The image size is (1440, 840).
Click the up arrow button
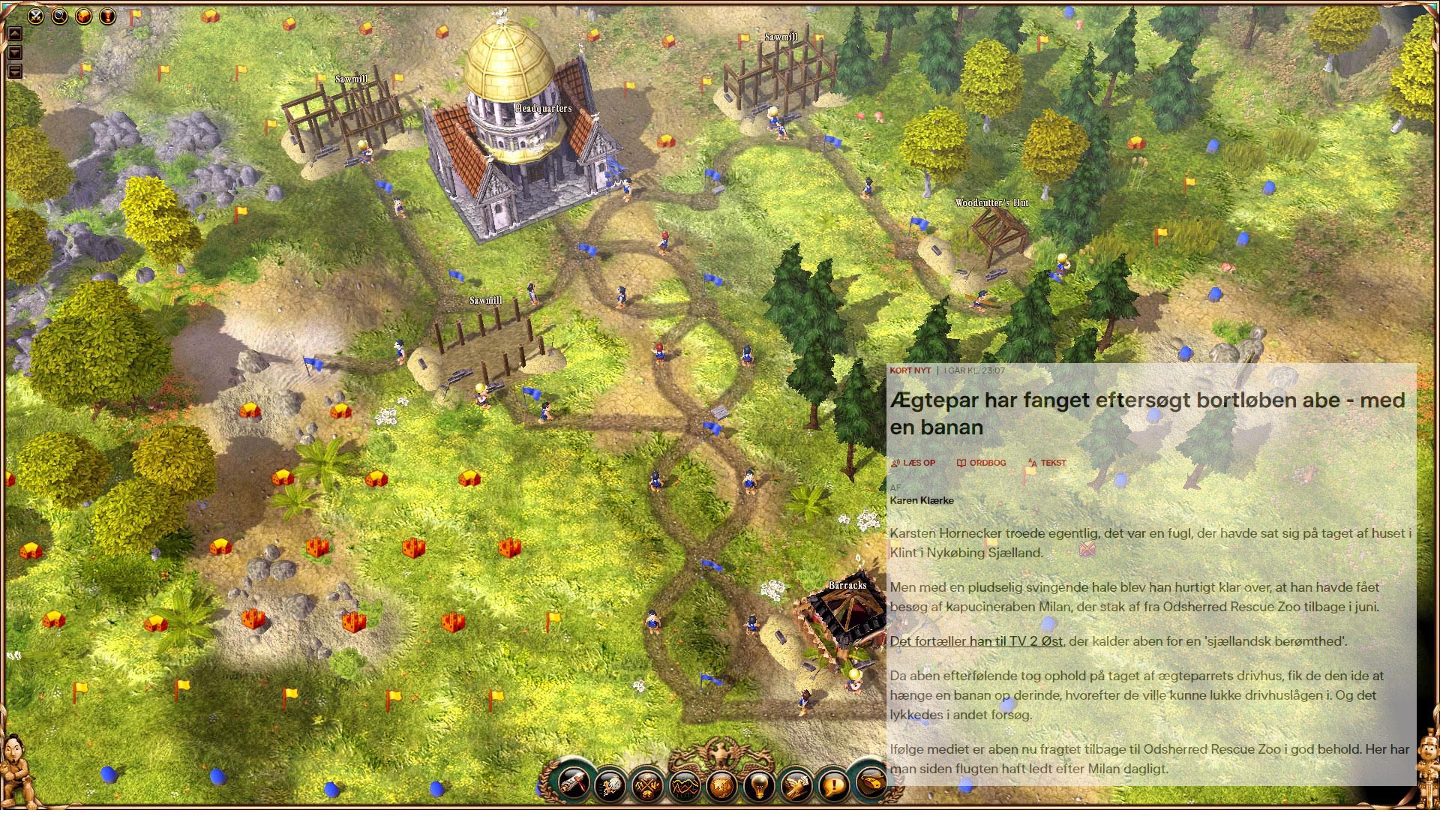coord(15,34)
